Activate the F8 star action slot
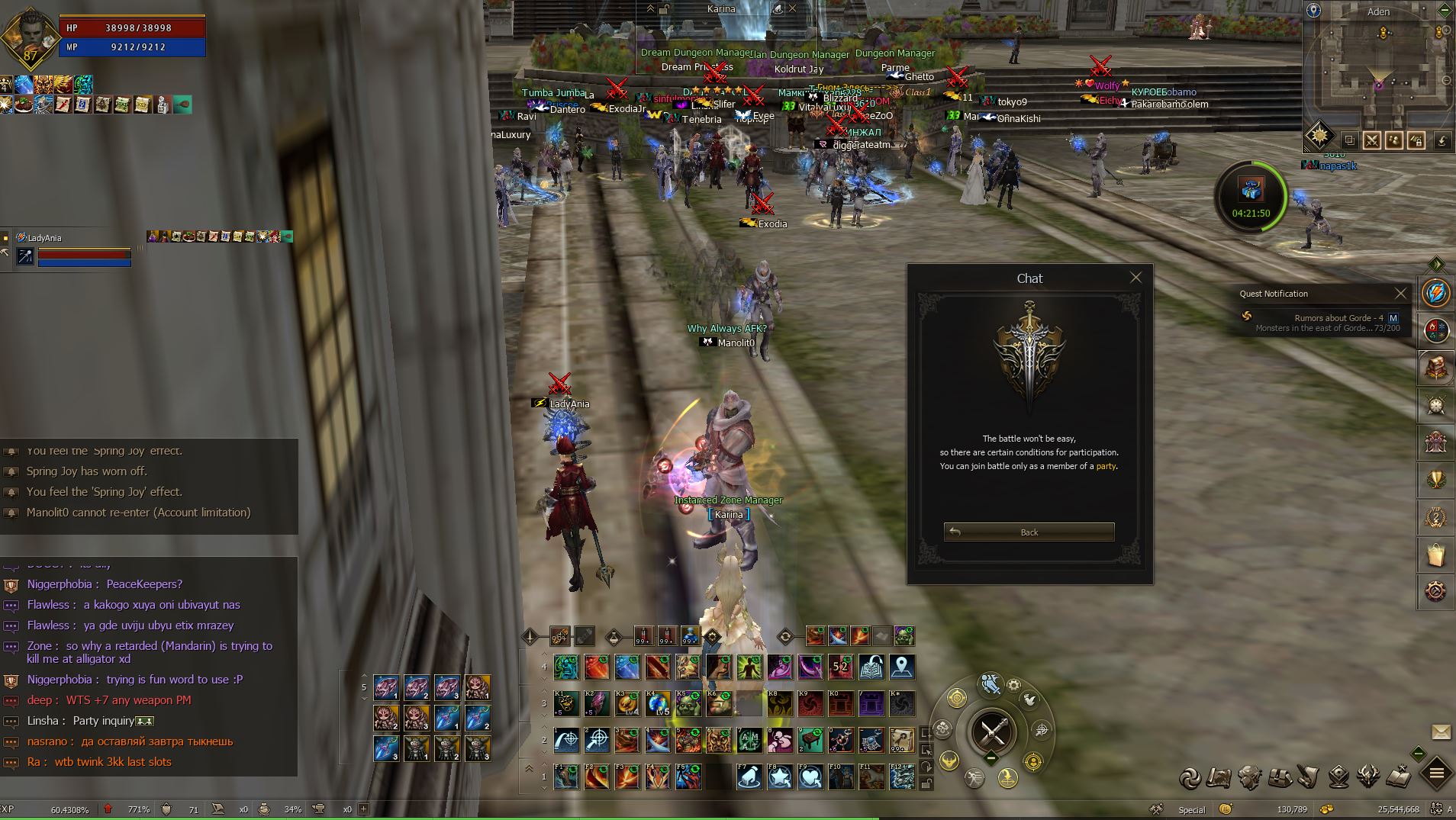The width and height of the screenshot is (1456, 820). (x=779, y=777)
